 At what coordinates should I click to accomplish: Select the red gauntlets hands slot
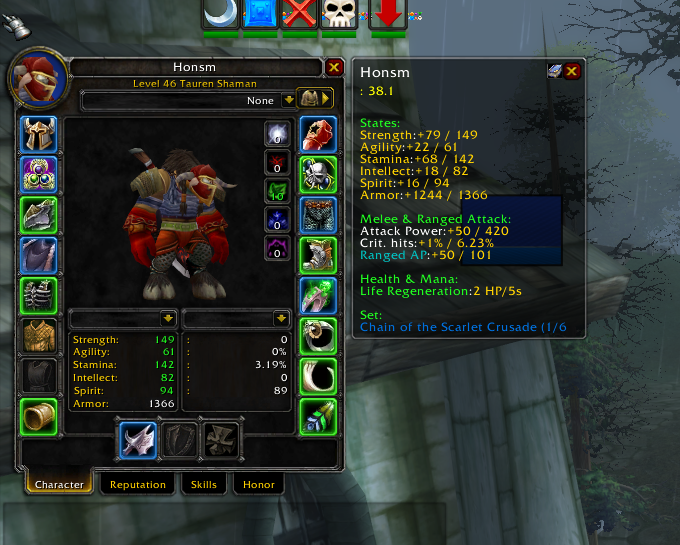[318, 134]
